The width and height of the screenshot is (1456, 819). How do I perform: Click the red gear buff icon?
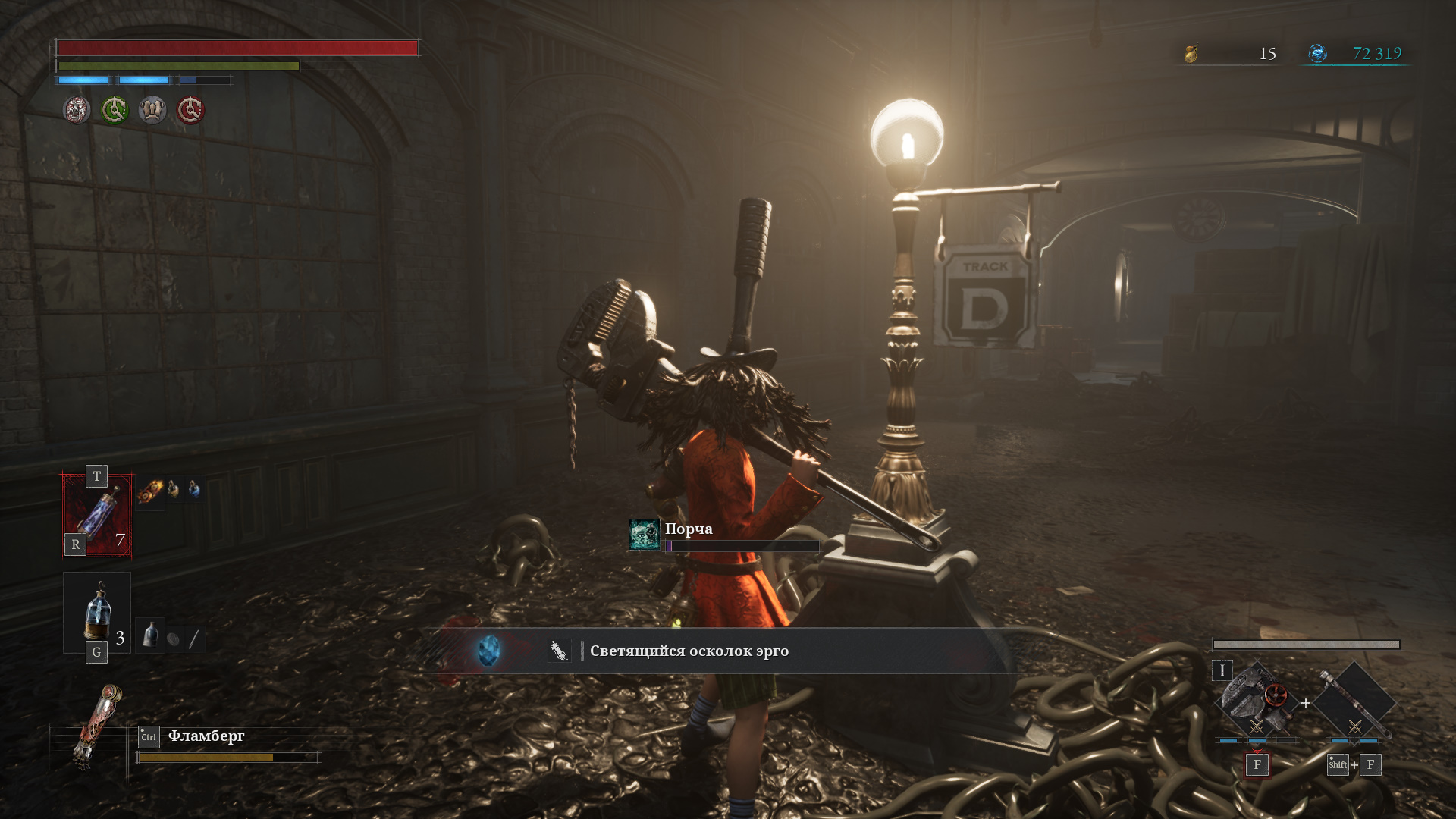[x=190, y=111]
